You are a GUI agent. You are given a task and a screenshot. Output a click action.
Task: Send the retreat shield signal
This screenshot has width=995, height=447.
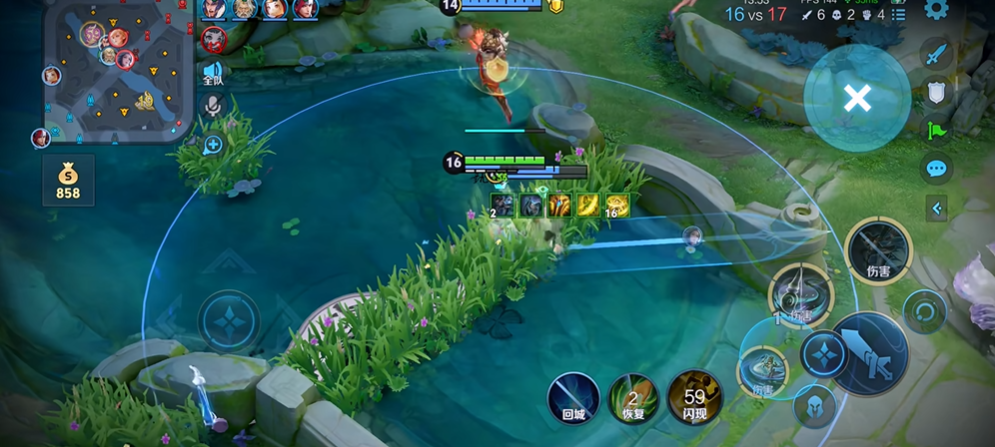(936, 92)
